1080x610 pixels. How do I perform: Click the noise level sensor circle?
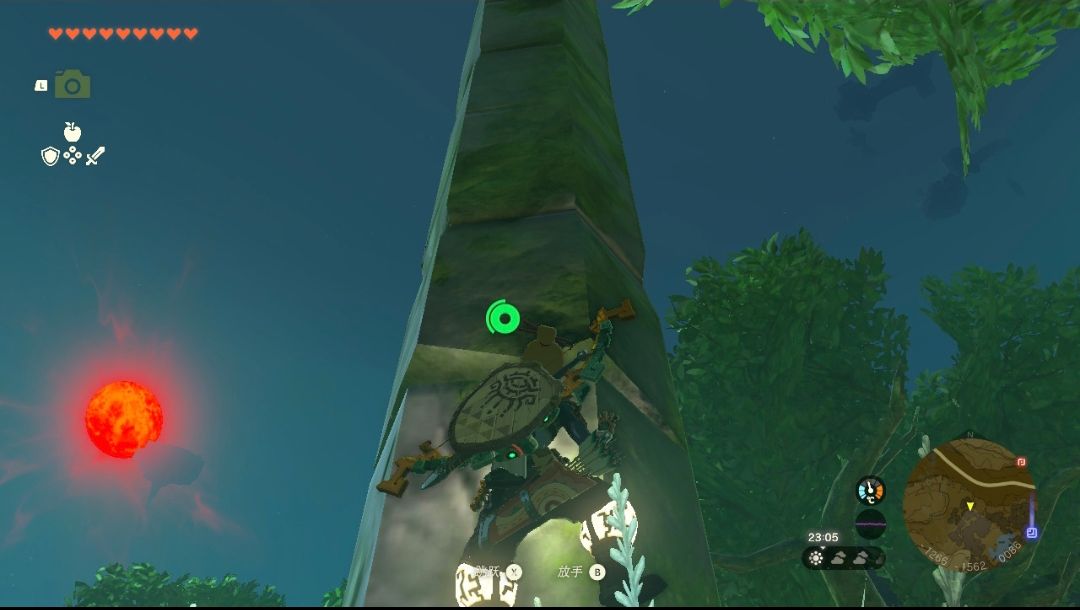[x=871, y=523]
